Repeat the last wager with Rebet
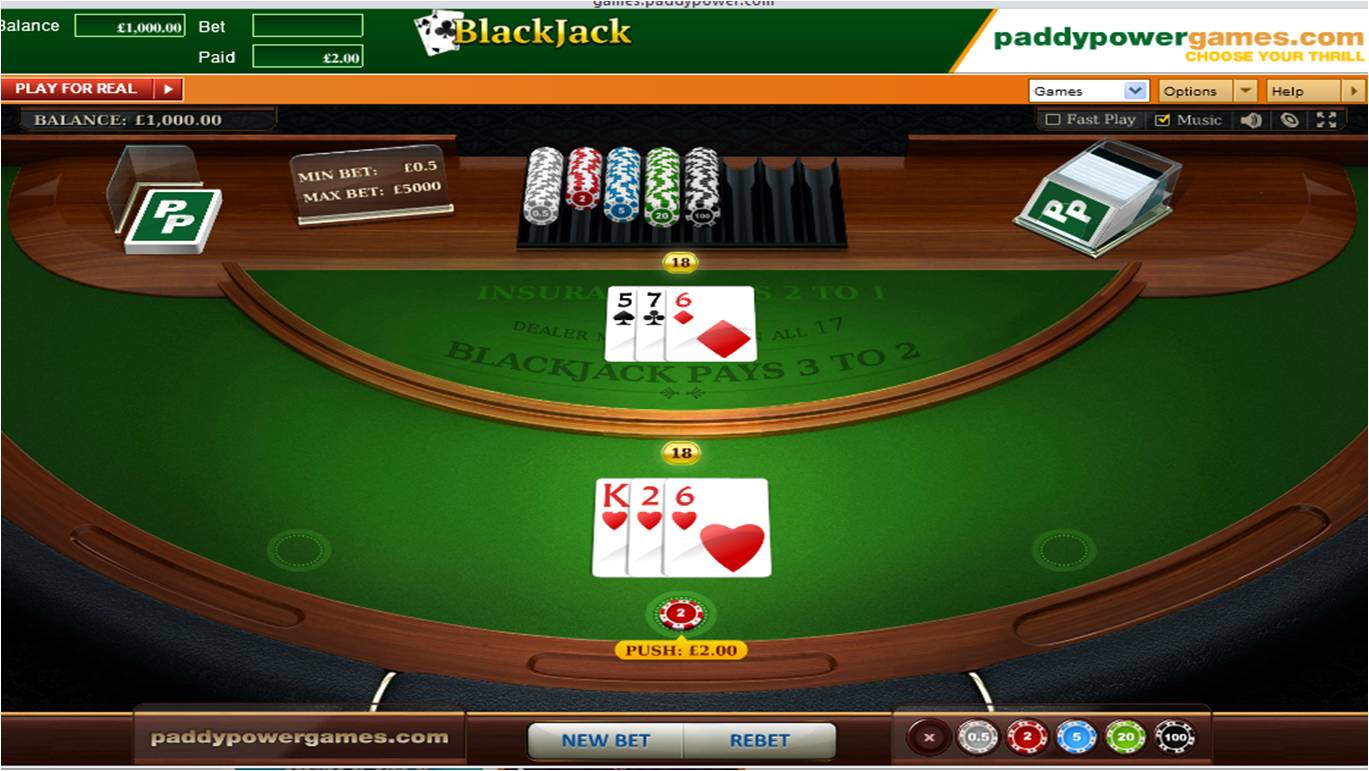 tap(759, 741)
